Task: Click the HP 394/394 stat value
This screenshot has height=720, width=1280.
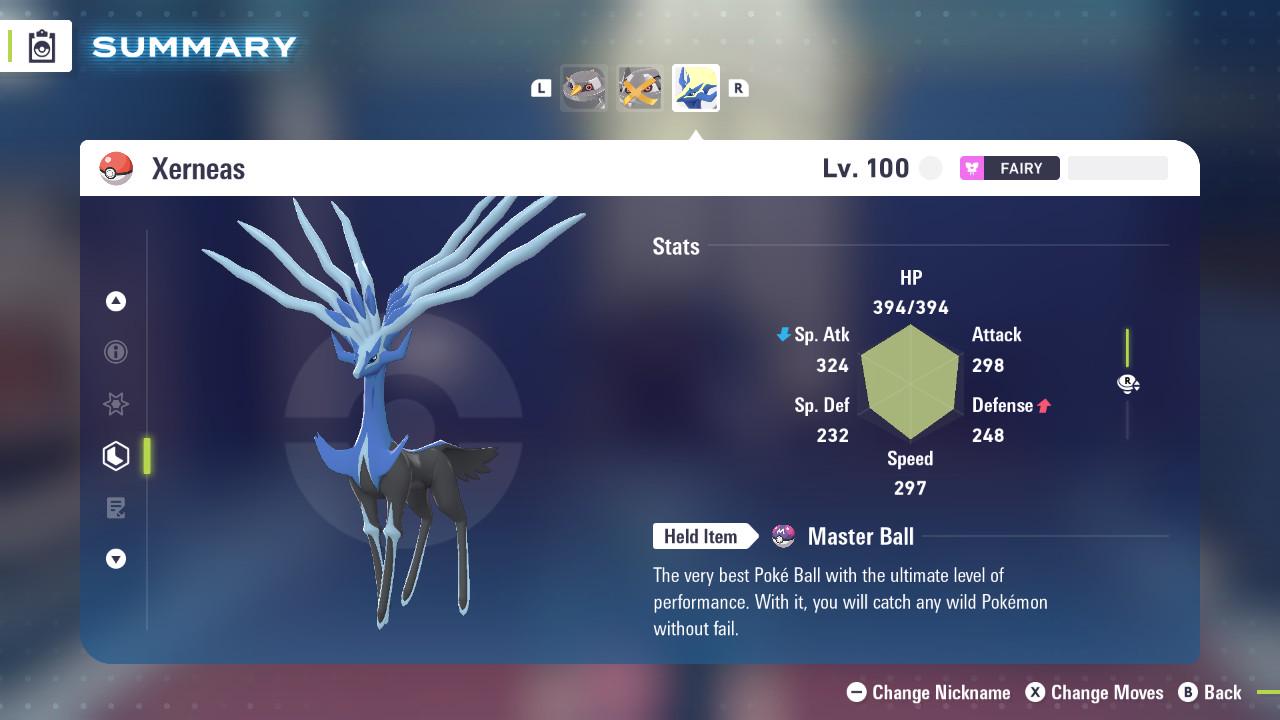Action: tap(910, 307)
